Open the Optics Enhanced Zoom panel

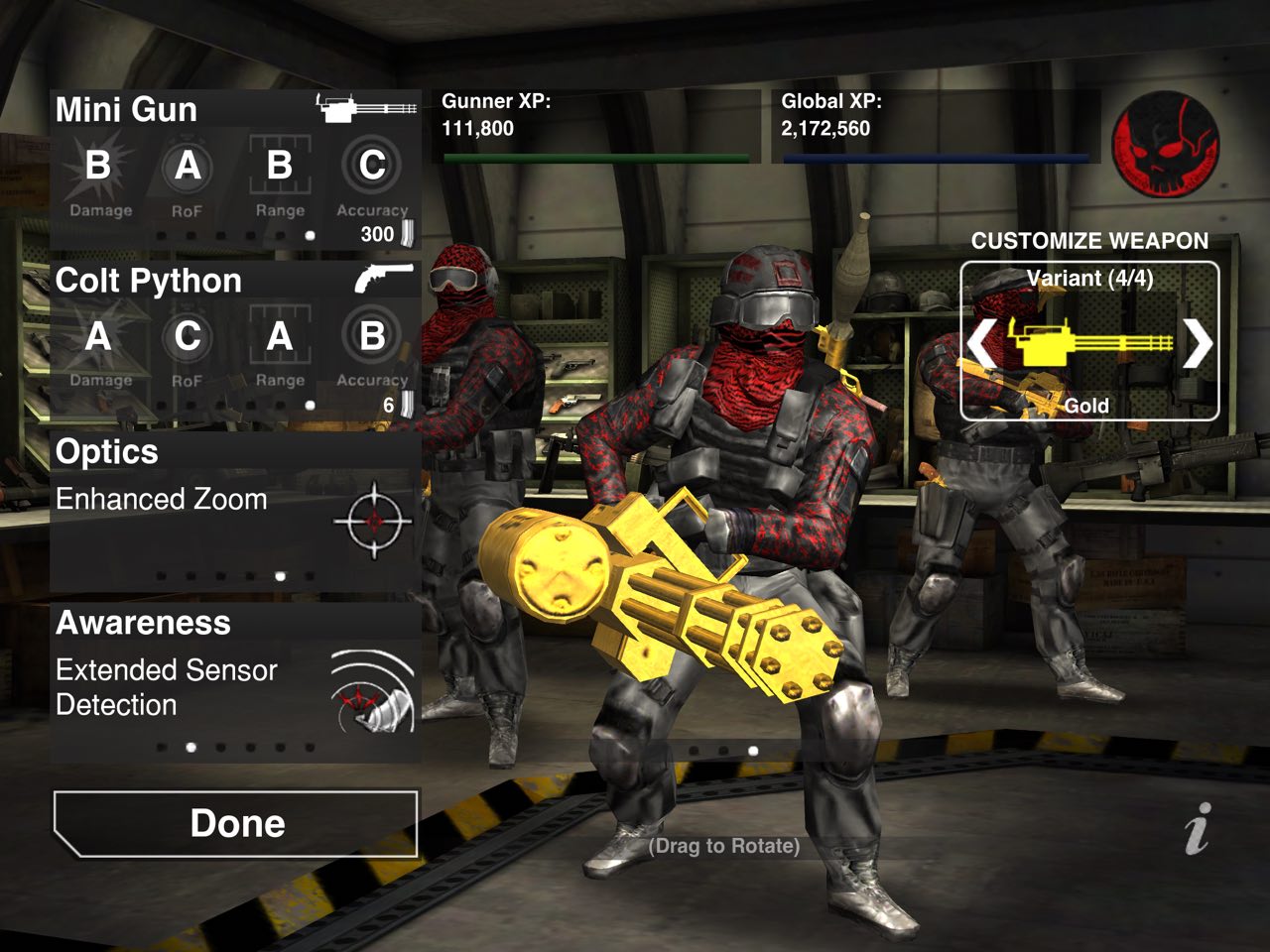tap(235, 512)
